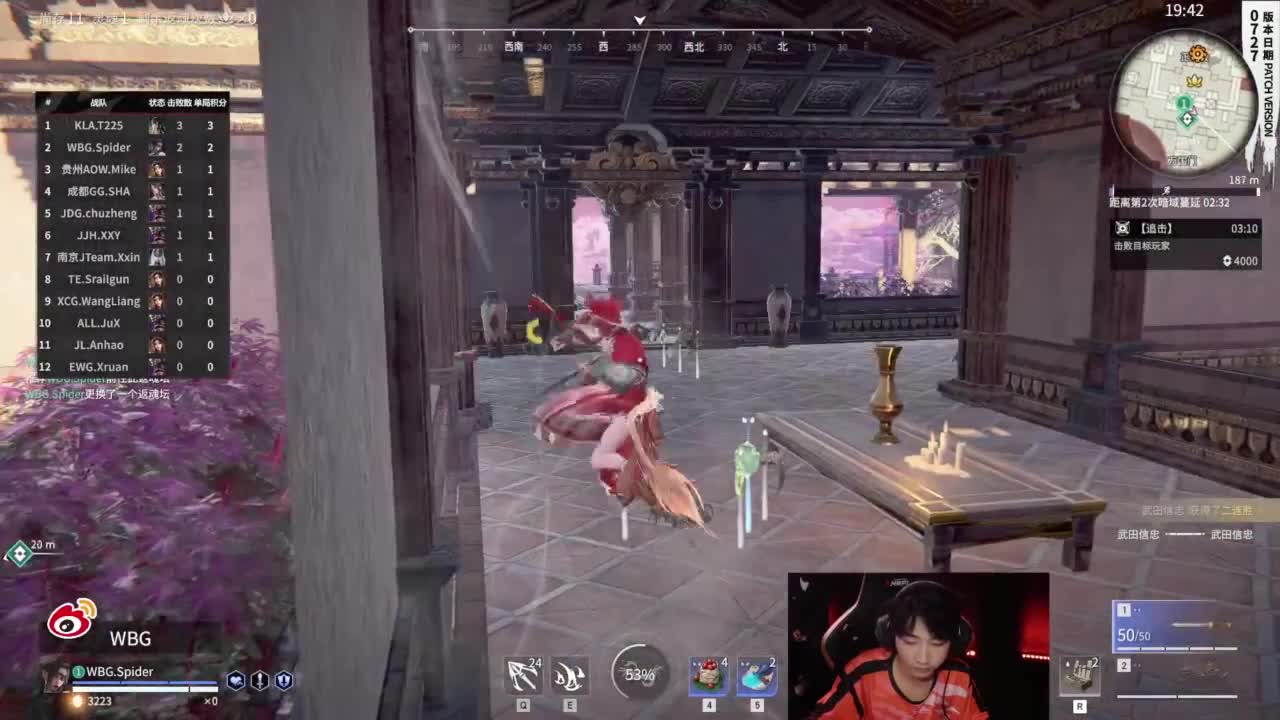Click the crossed-swords pursuit quest icon
The width and height of the screenshot is (1280, 720).
pyautogui.click(x=1124, y=228)
